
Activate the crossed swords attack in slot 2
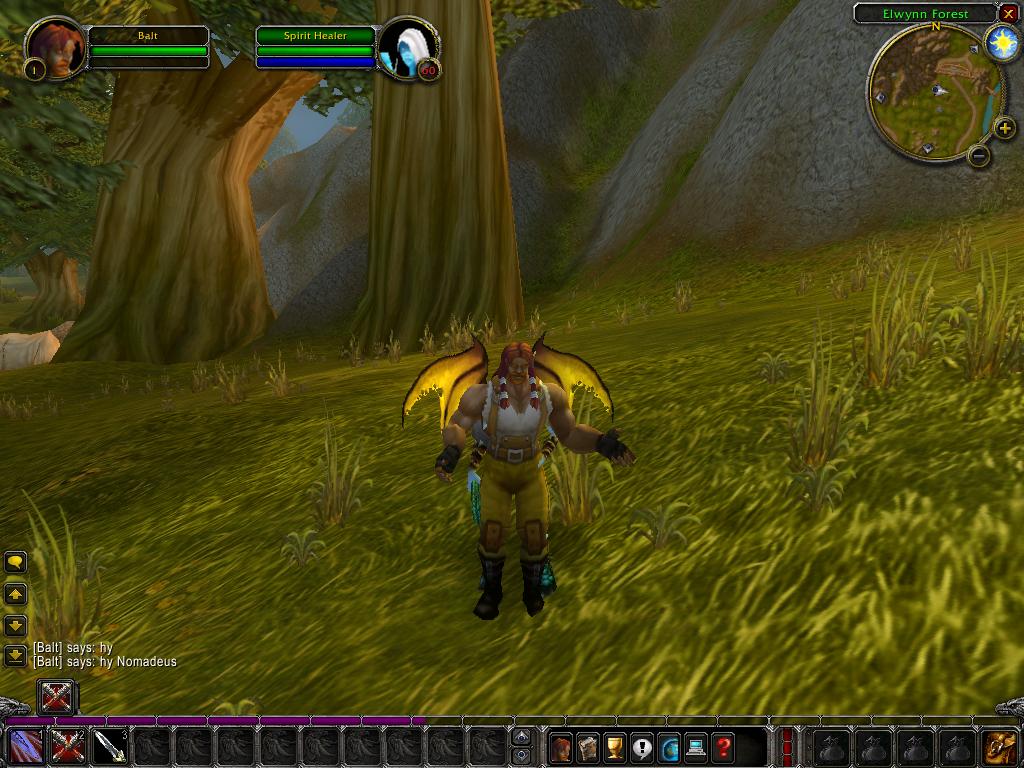68,746
